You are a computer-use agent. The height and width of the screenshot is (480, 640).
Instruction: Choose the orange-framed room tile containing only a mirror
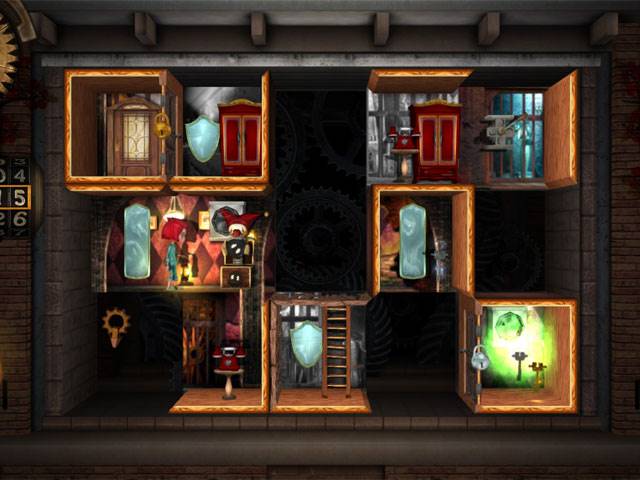point(420,240)
